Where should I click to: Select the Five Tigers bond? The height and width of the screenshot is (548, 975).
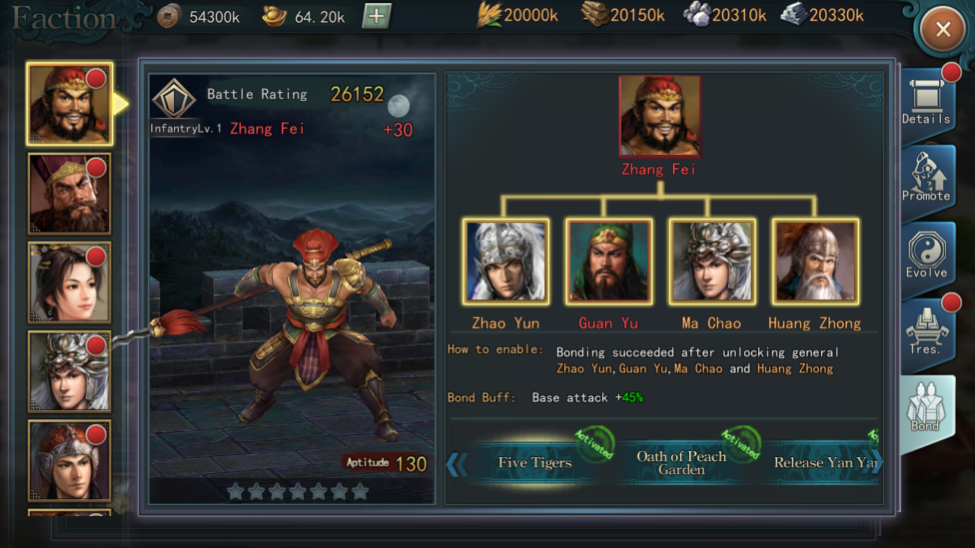[x=536, y=462]
